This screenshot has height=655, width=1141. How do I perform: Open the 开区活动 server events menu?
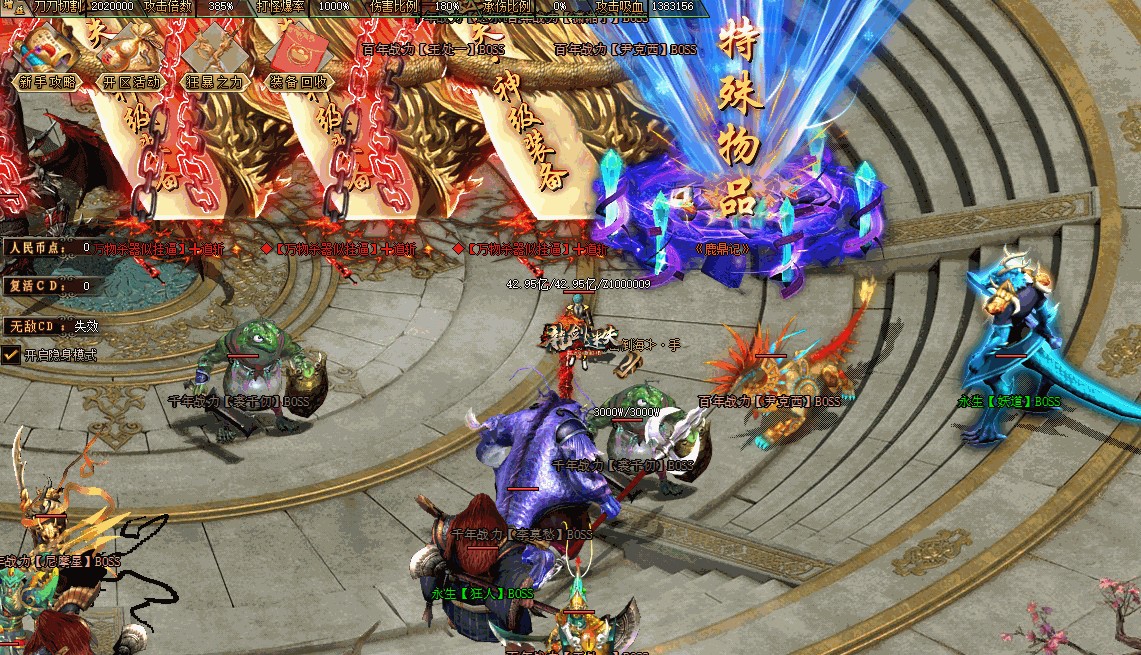tap(131, 82)
